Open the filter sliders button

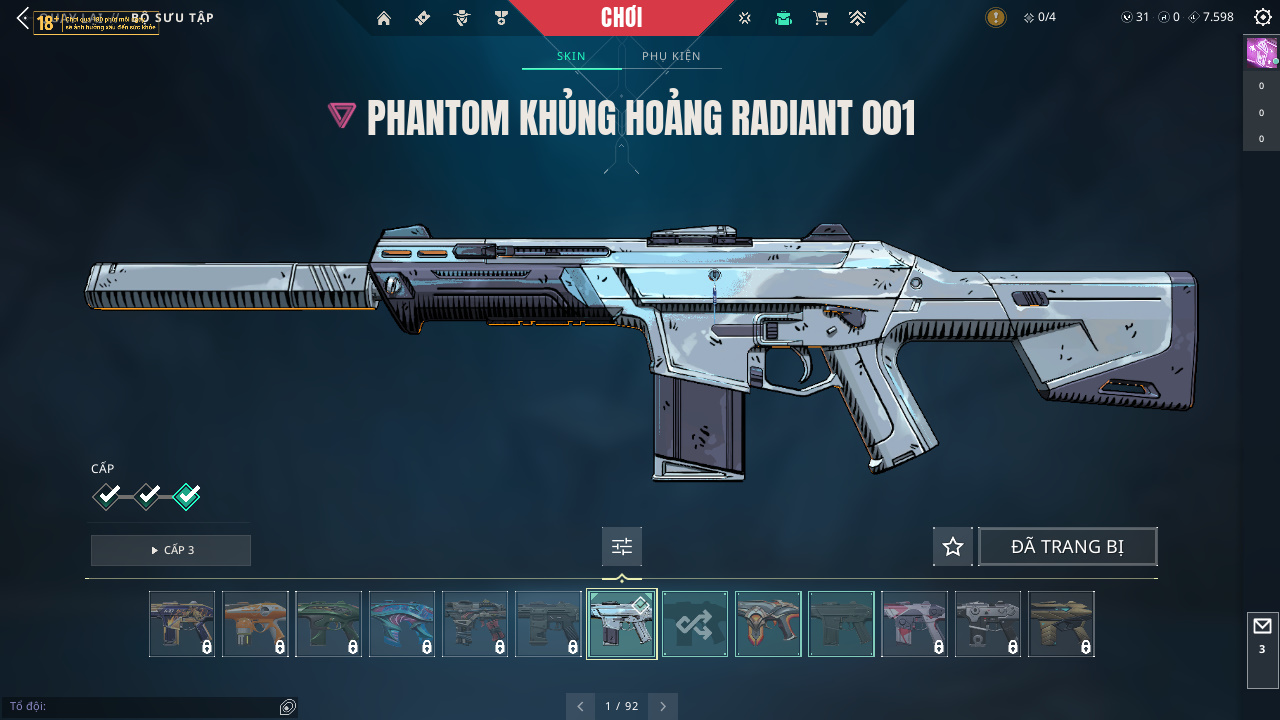coord(622,547)
